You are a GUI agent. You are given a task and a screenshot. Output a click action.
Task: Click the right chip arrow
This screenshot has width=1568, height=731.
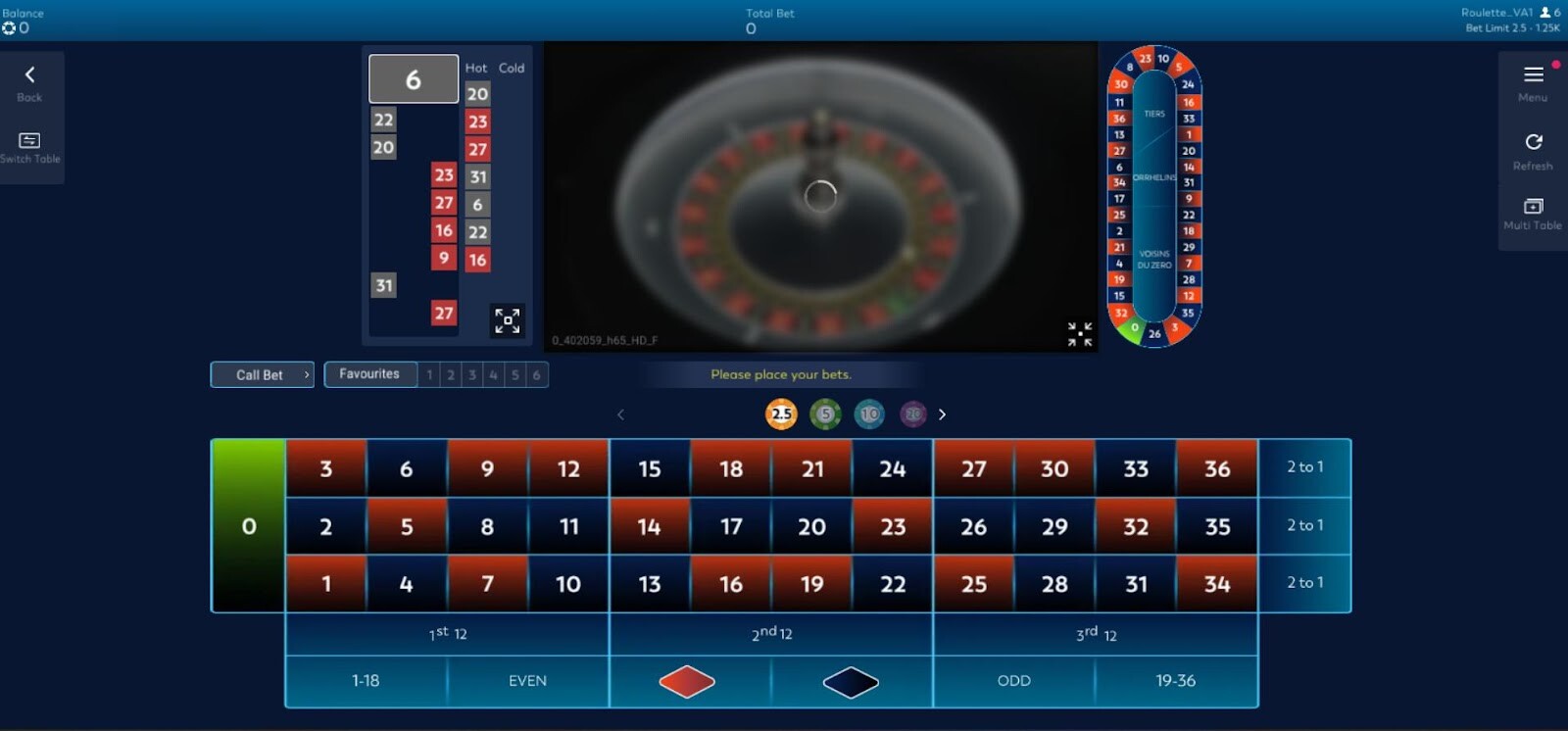pyautogui.click(x=942, y=414)
